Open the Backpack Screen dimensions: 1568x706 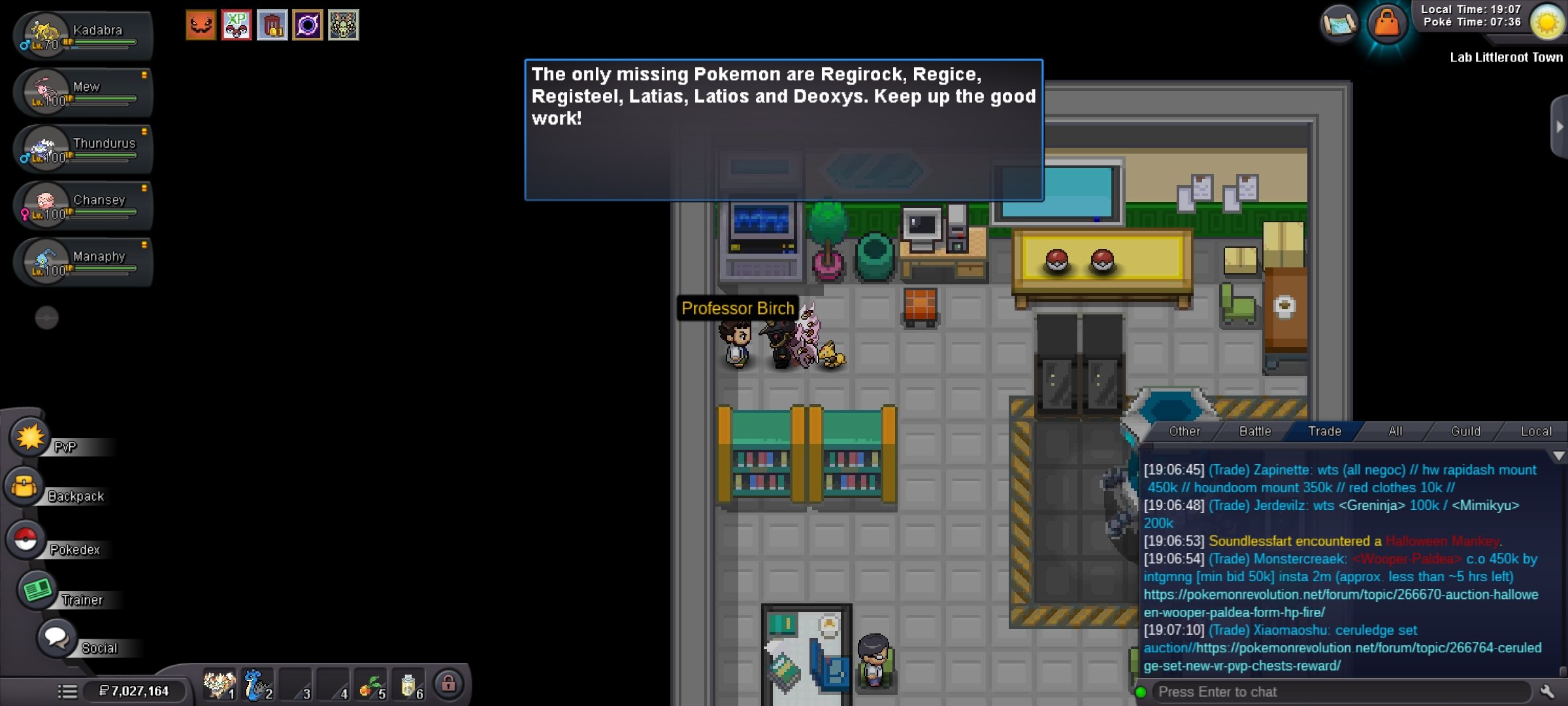[25, 487]
